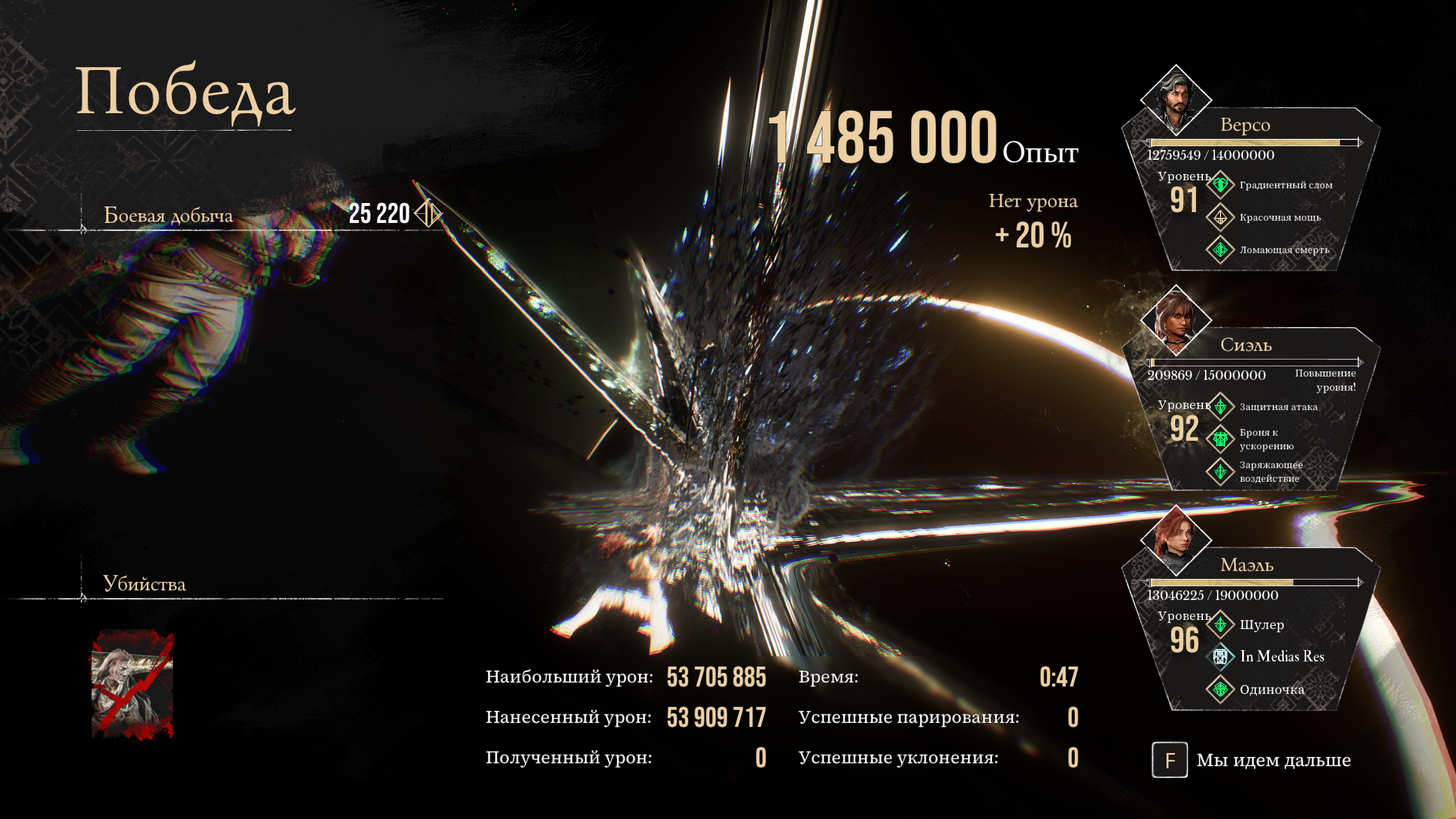
Task: Open the Защитная атака skill icon
Action: [x=1220, y=407]
